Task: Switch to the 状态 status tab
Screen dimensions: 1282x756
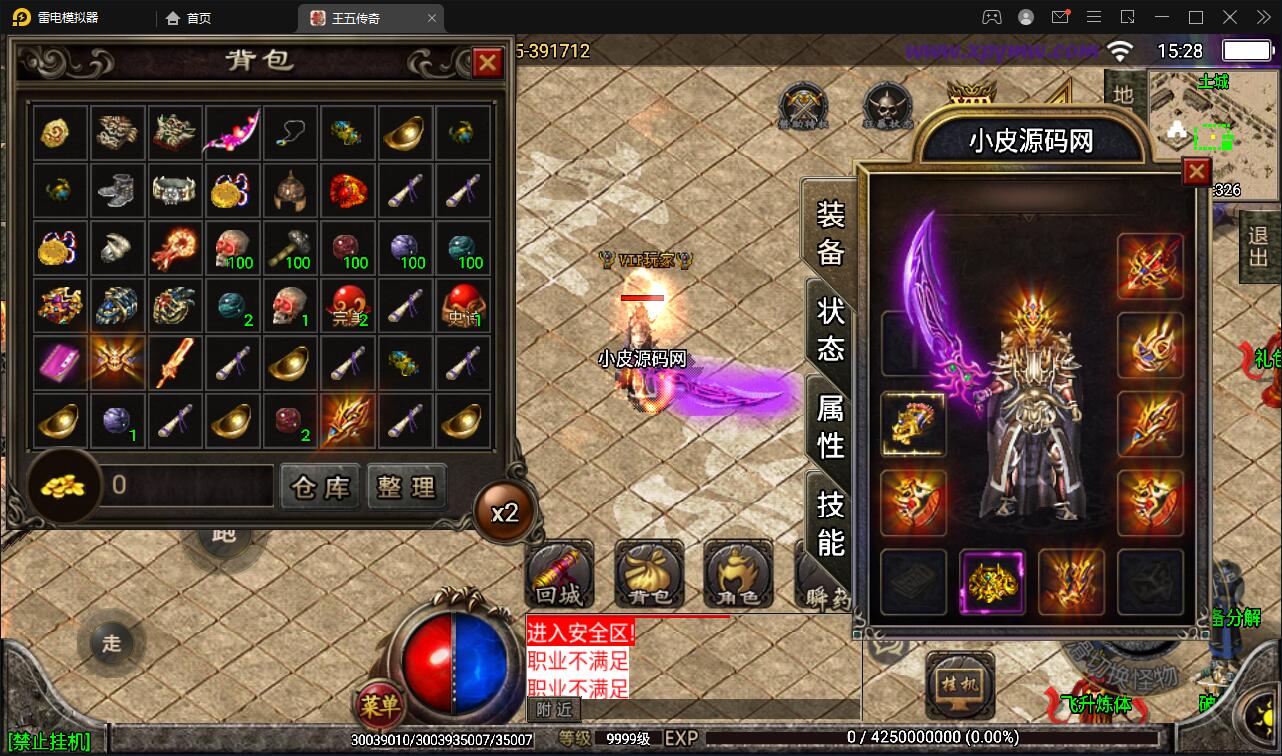Action: click(x=831, y=328)
